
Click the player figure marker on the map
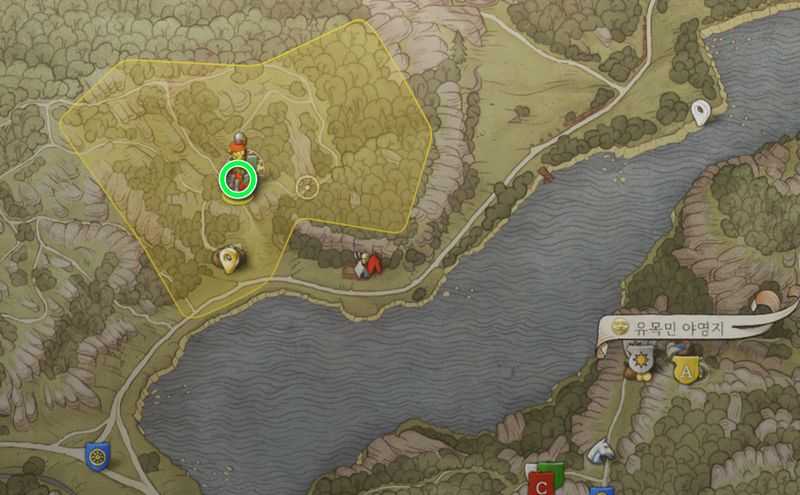pos(239,143)
